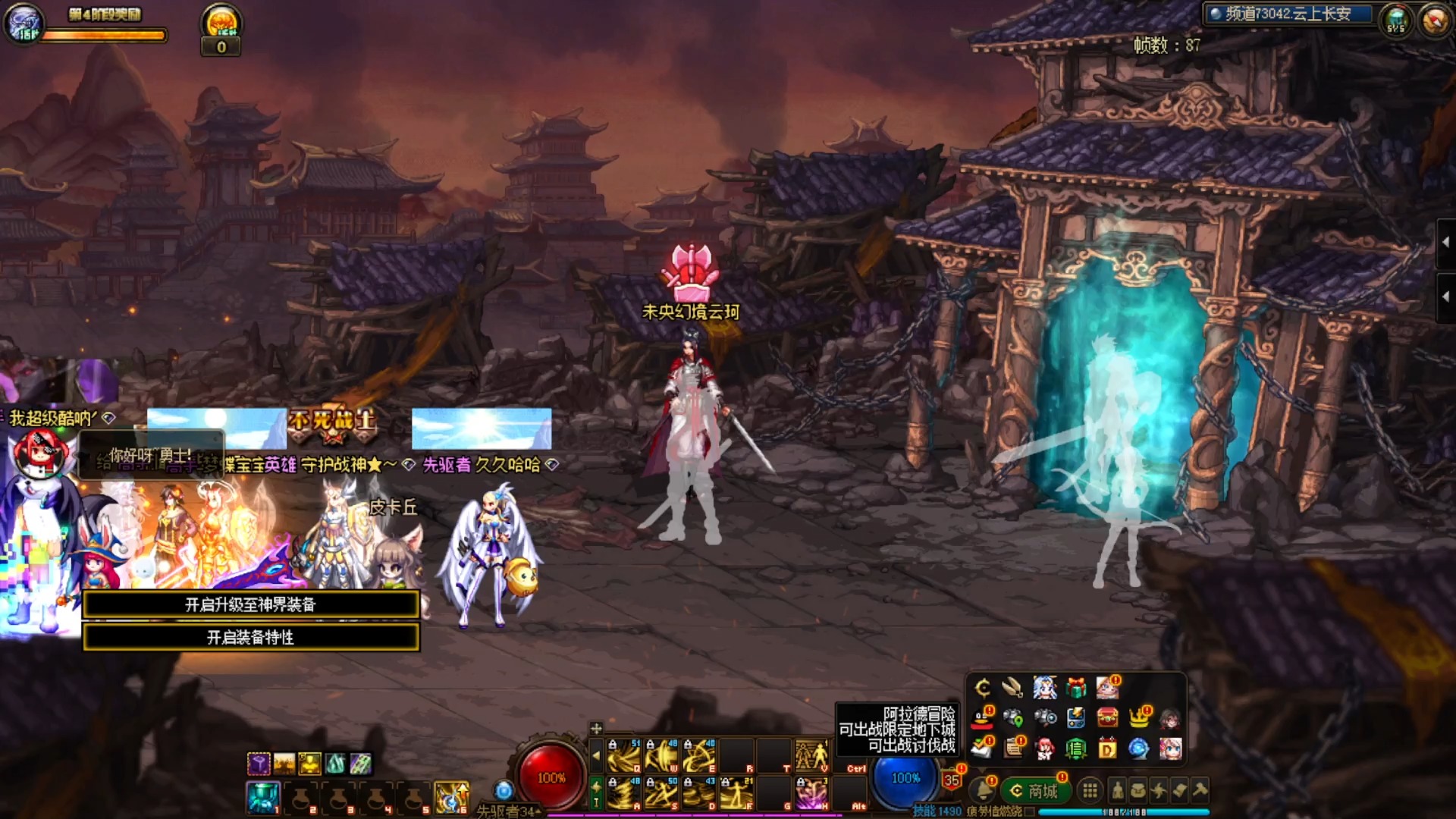This screenshot has height=819, width=1456.
Task: Open the hammer icon in bottom menu
Action: [x=1200, y=790]
